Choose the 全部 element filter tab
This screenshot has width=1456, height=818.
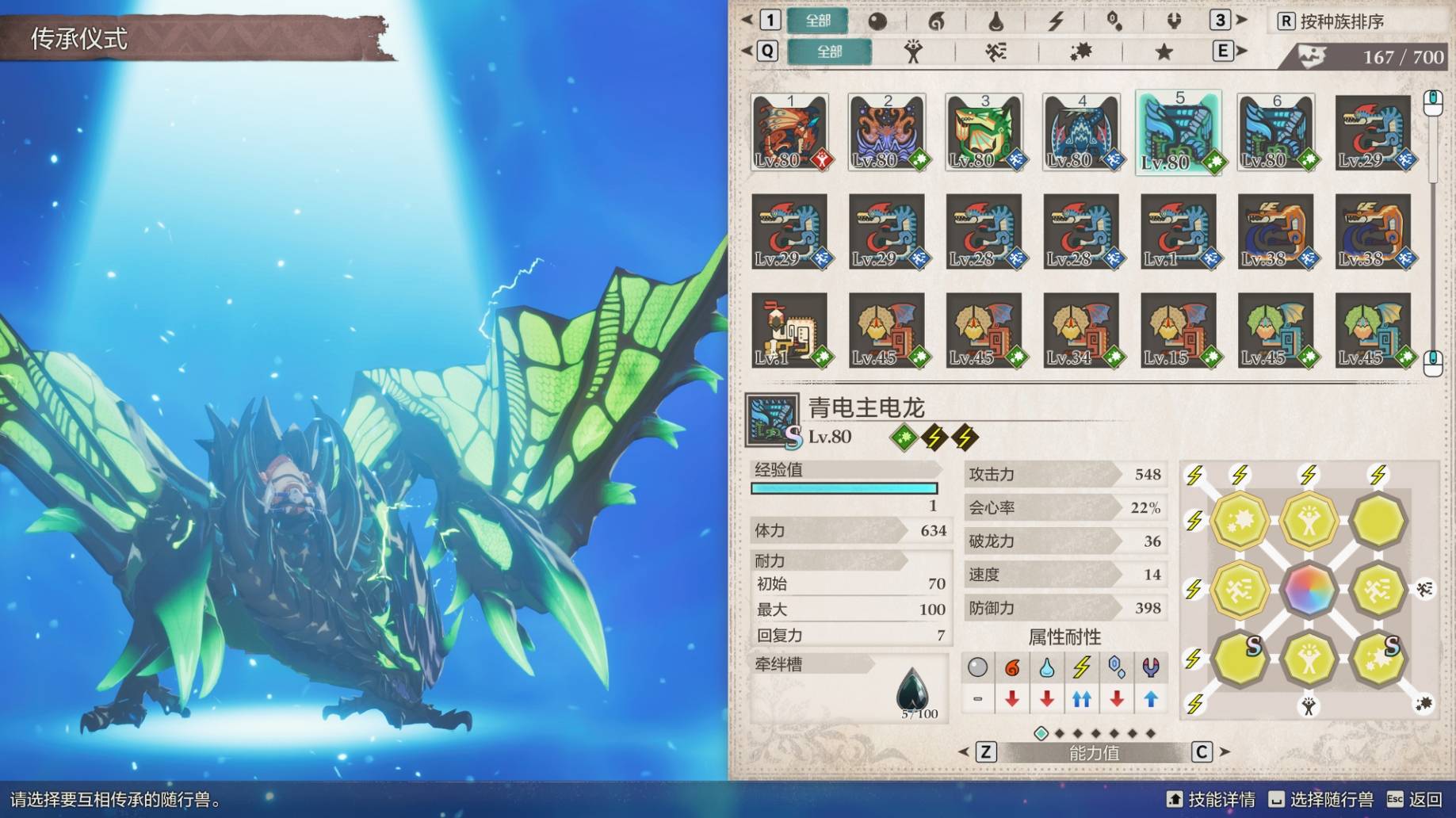coord(818,21)
